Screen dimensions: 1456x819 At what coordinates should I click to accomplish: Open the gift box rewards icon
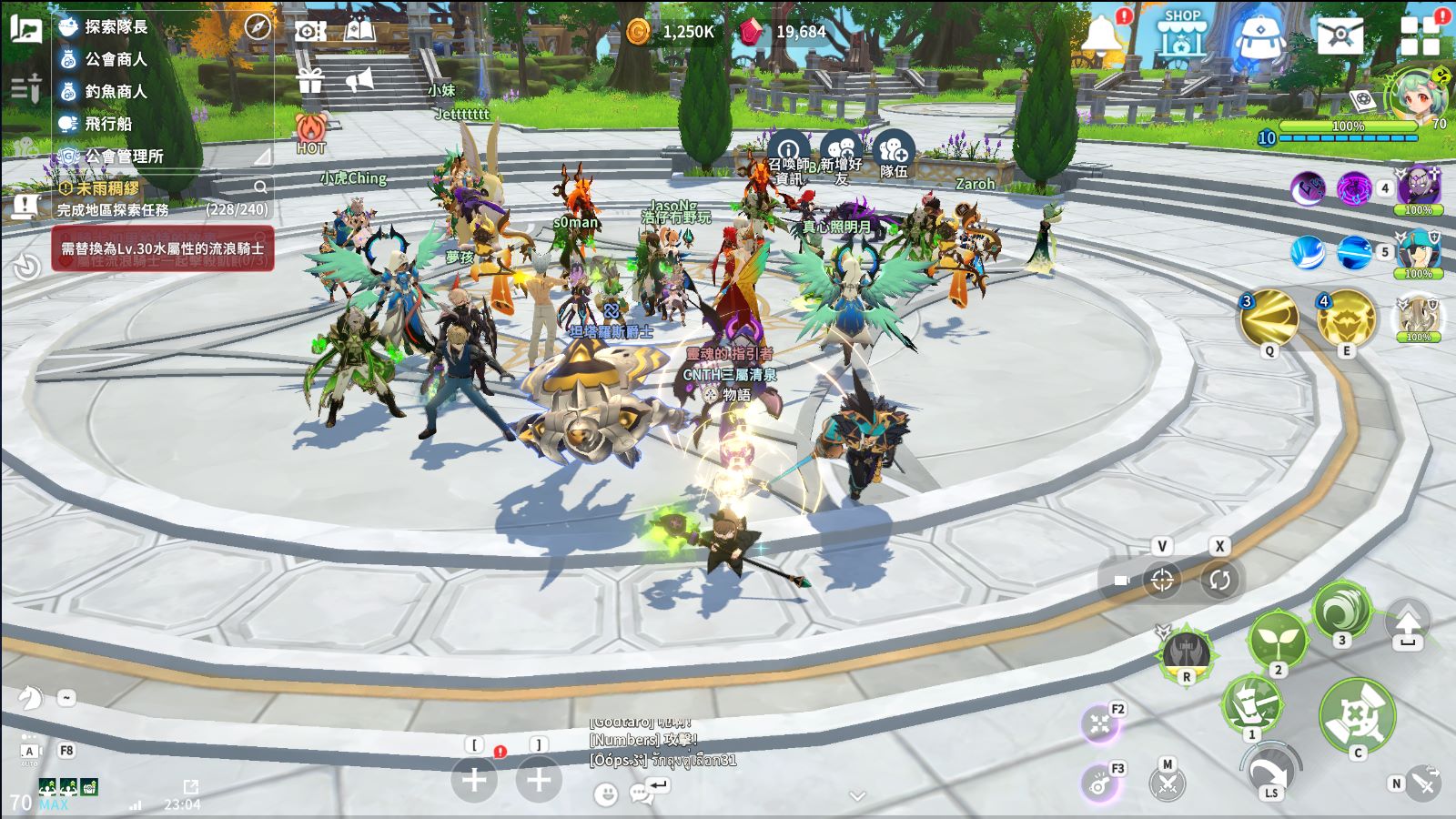[310, 81]
